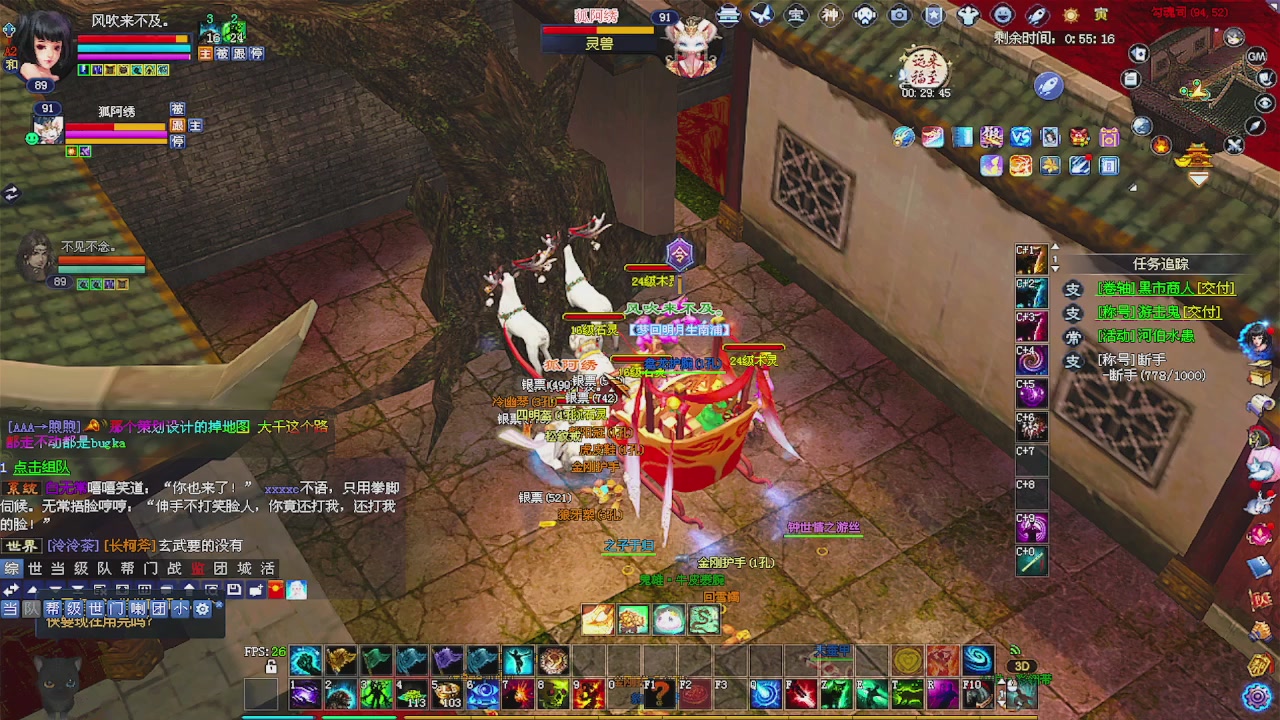Open the chat settings gear icon
The height and width of the screenshot is (720, 1280).
tap(204, 608)
